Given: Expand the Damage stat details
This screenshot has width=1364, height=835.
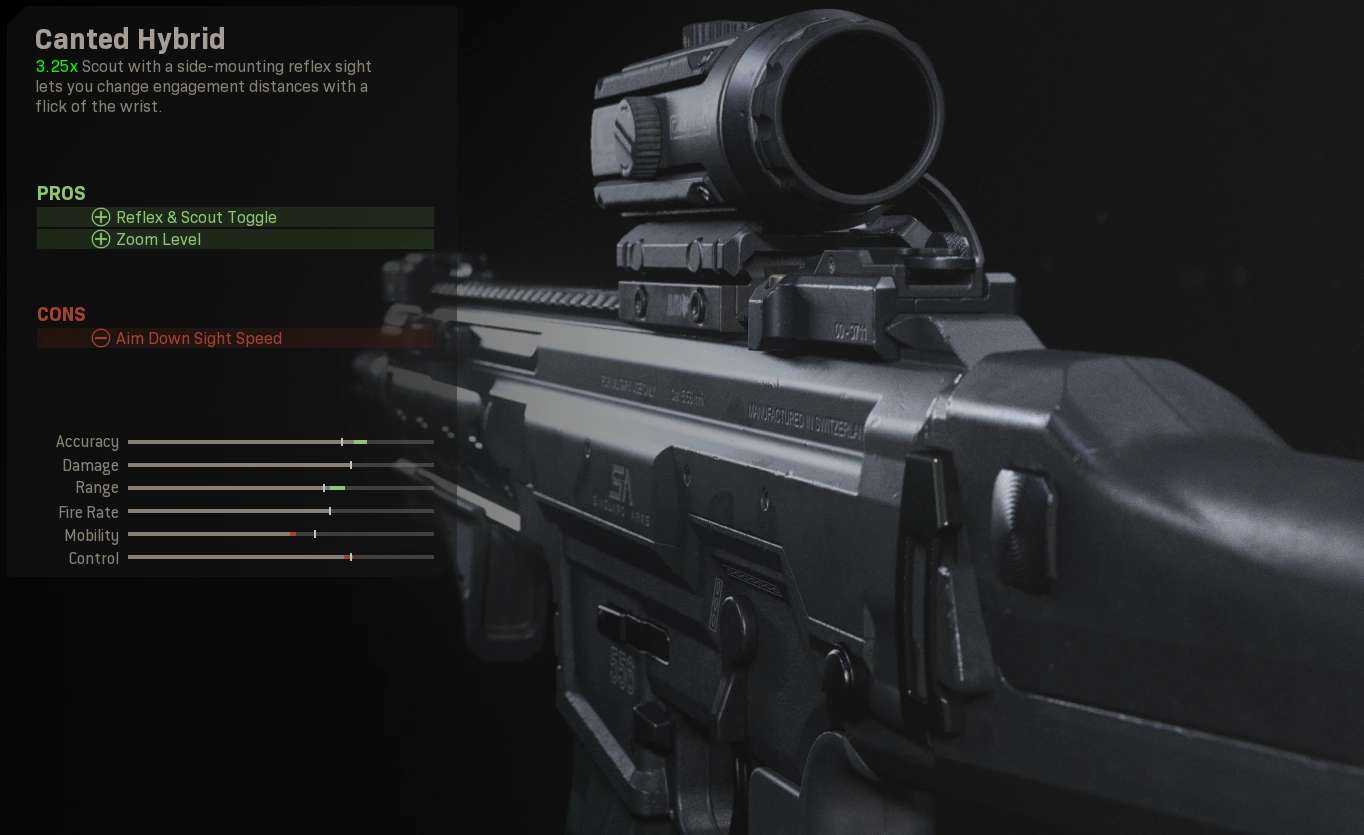Looking at the screenshot, I should (x=91, y=465).
